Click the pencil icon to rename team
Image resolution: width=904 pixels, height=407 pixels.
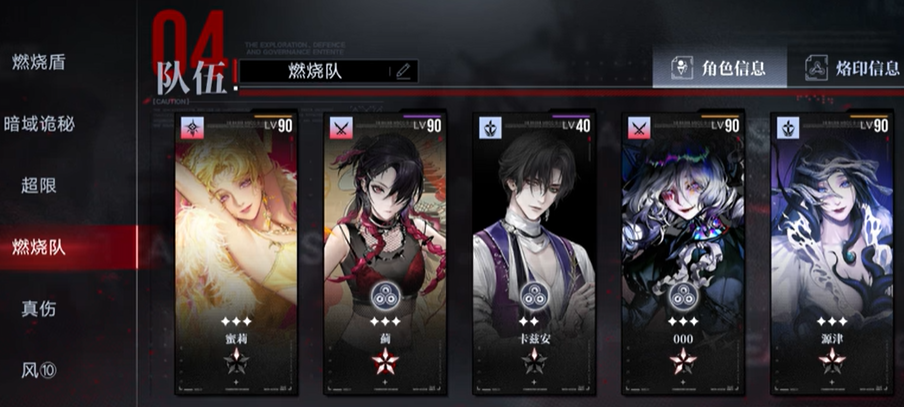click(x=403, y=71)
